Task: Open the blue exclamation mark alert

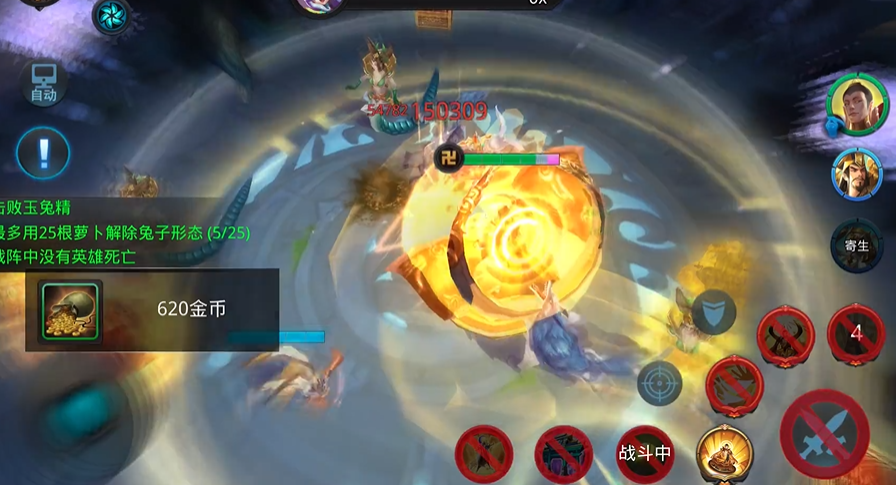Action: tap(43, 153)
